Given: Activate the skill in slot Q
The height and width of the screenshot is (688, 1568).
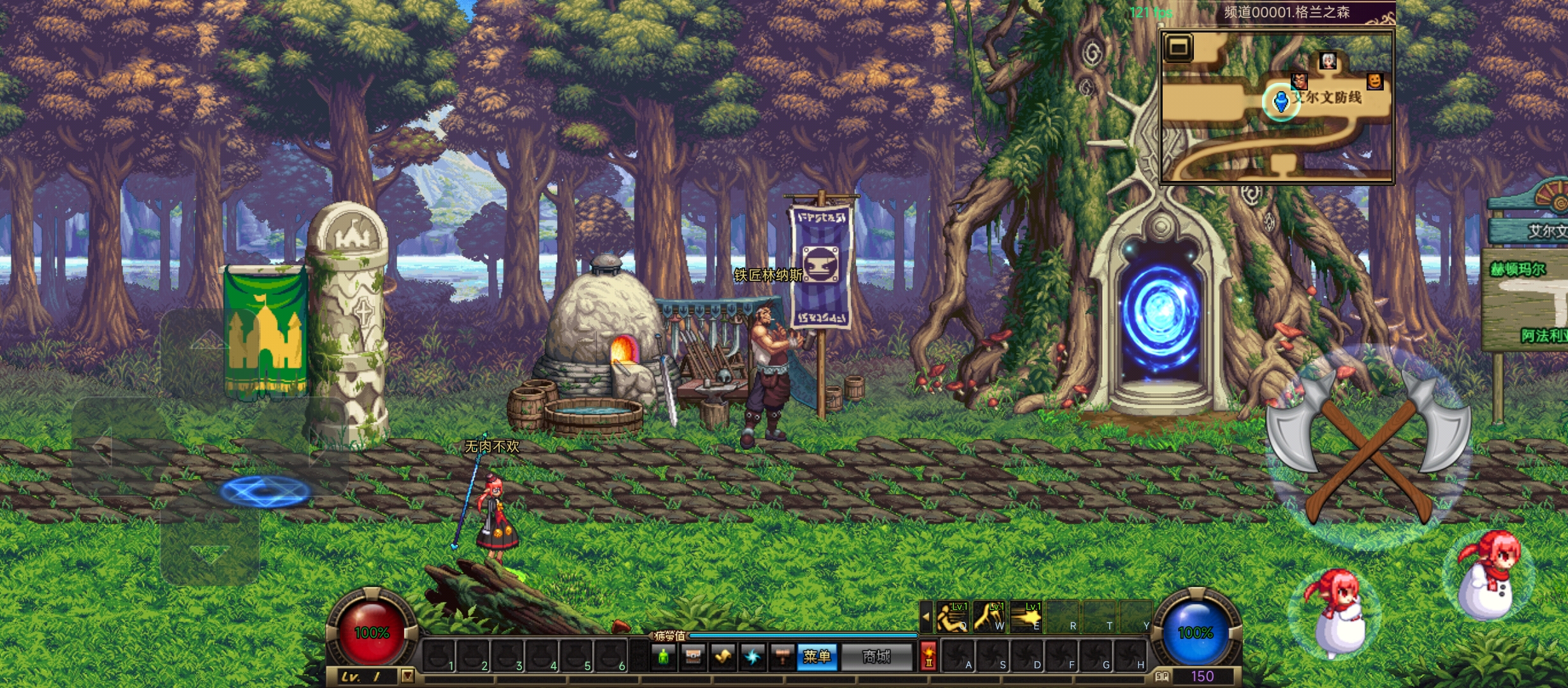Looking at the screenshot, I should [952, 617].
